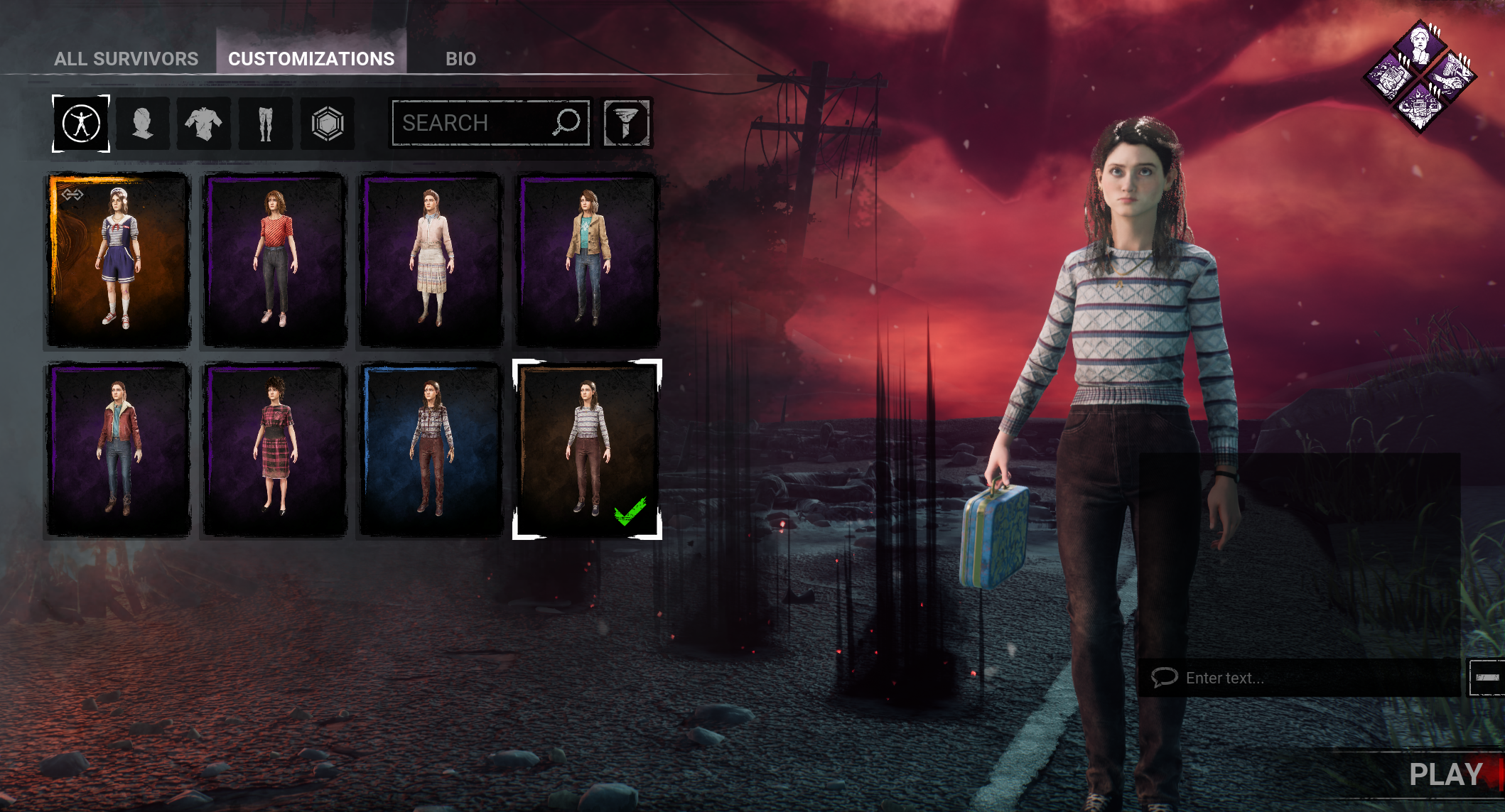The height and width of the screenshot is (812, 1505).
Task: Open the torso shirt category
Action: [x=204, y=124]
